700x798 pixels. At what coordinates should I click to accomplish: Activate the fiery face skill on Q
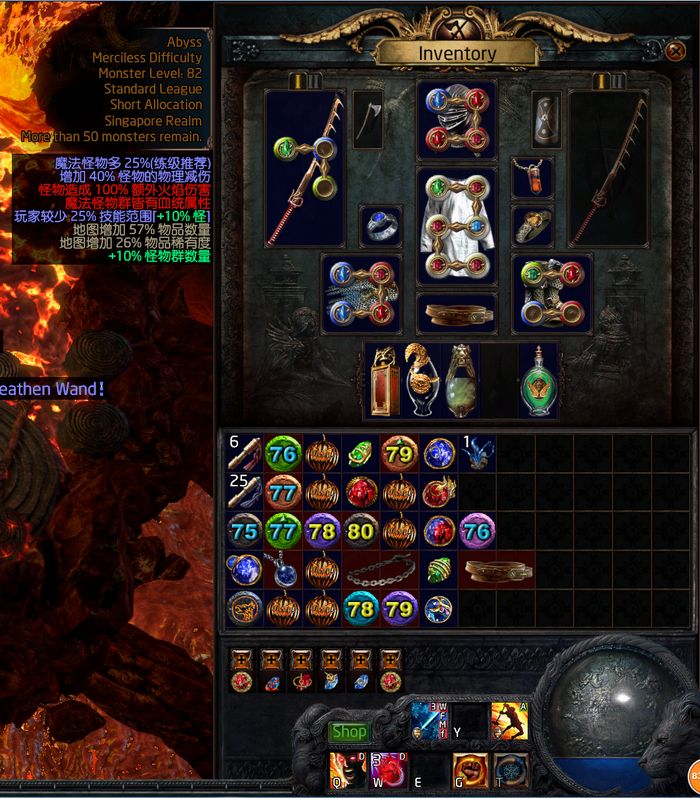pos(346,769)
